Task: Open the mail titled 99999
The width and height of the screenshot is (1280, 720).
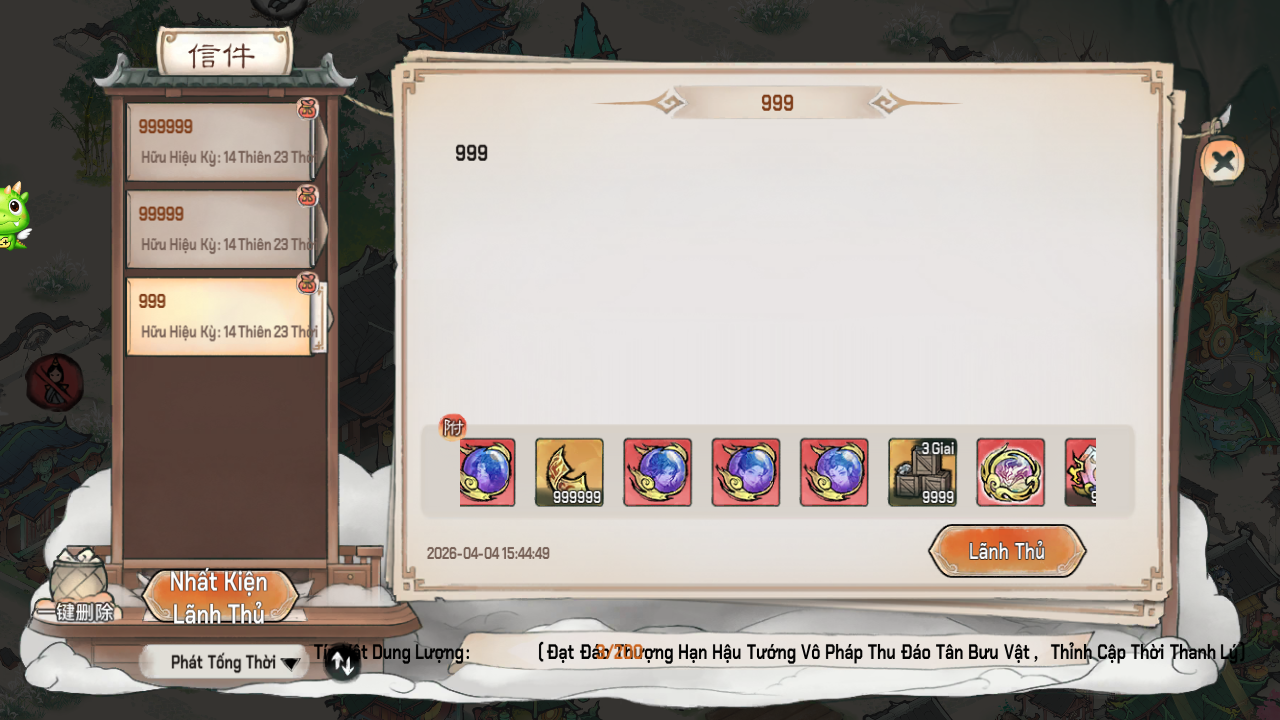Action: pyautogui.click(x=222, y=228)
